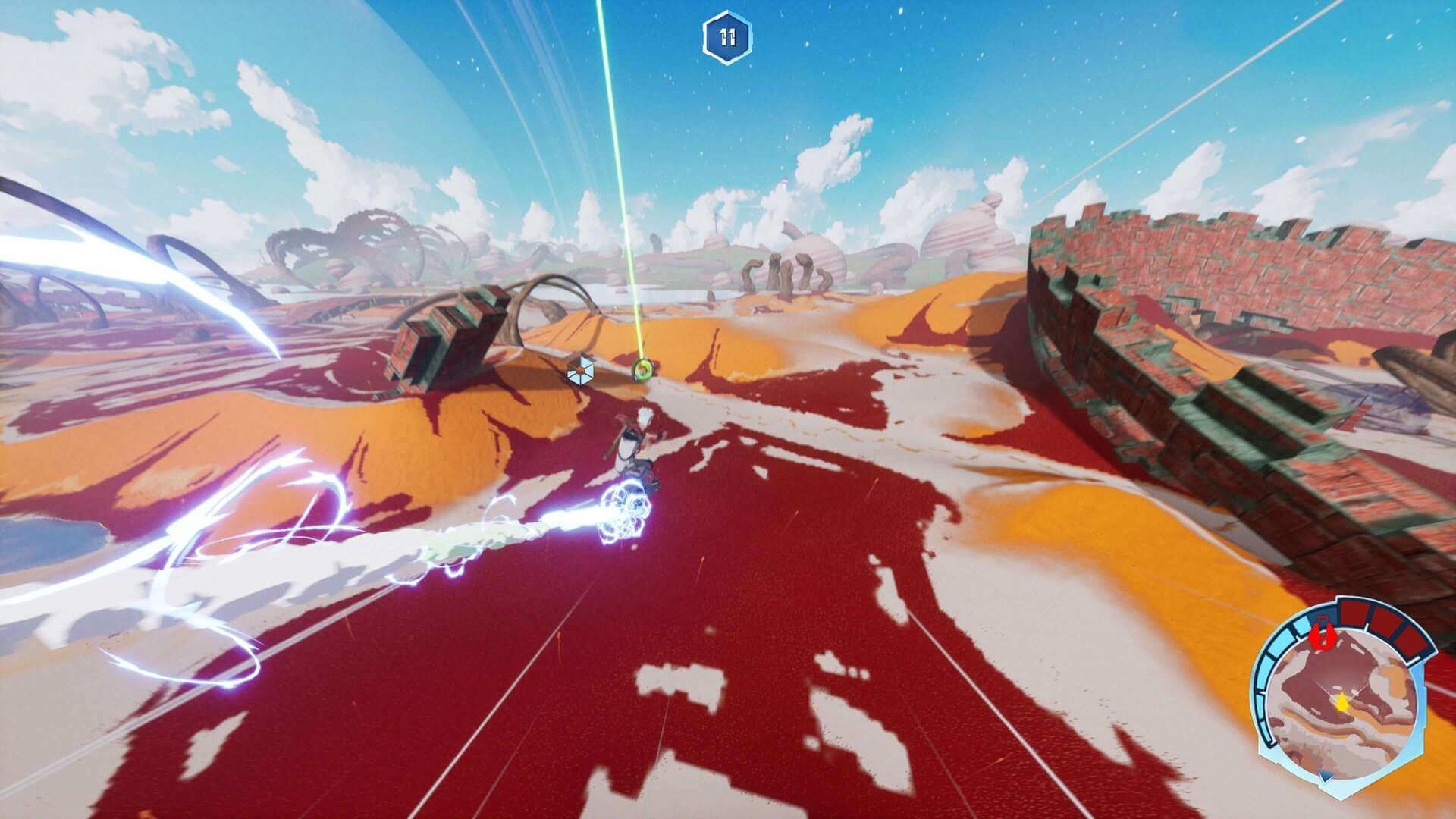
Task: Click the hoverbike rider character
Action: tap(631, 447)
